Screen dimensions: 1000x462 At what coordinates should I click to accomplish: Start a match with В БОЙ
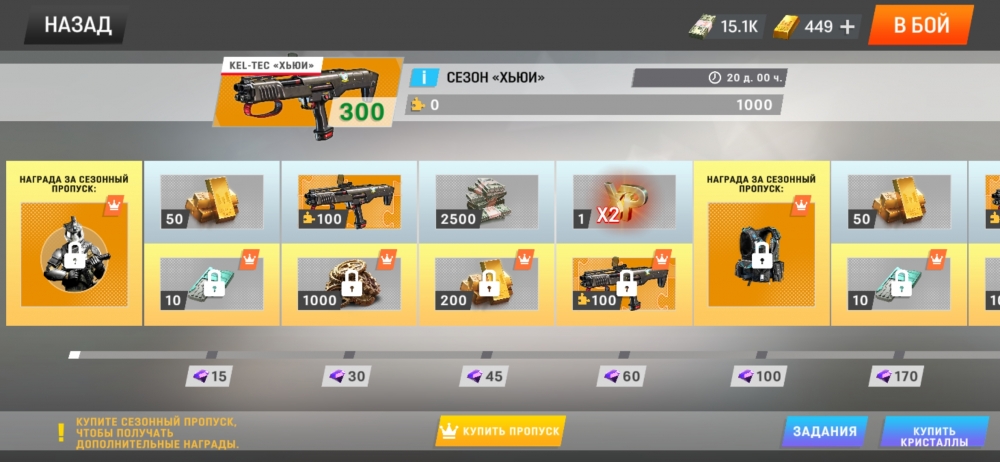tap(920, 25)
